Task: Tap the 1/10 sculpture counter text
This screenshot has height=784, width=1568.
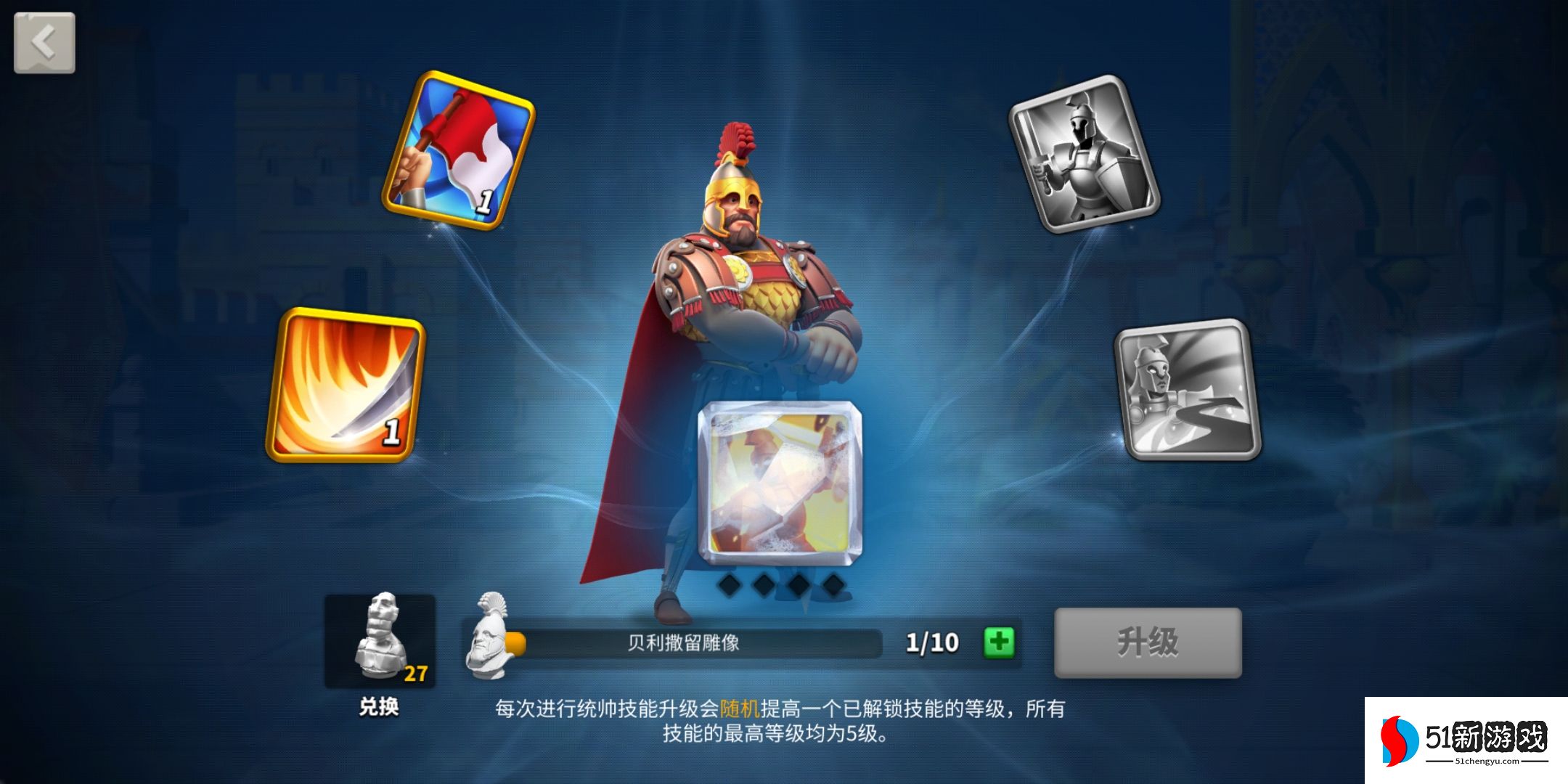Action: click(x=932, y=643)
